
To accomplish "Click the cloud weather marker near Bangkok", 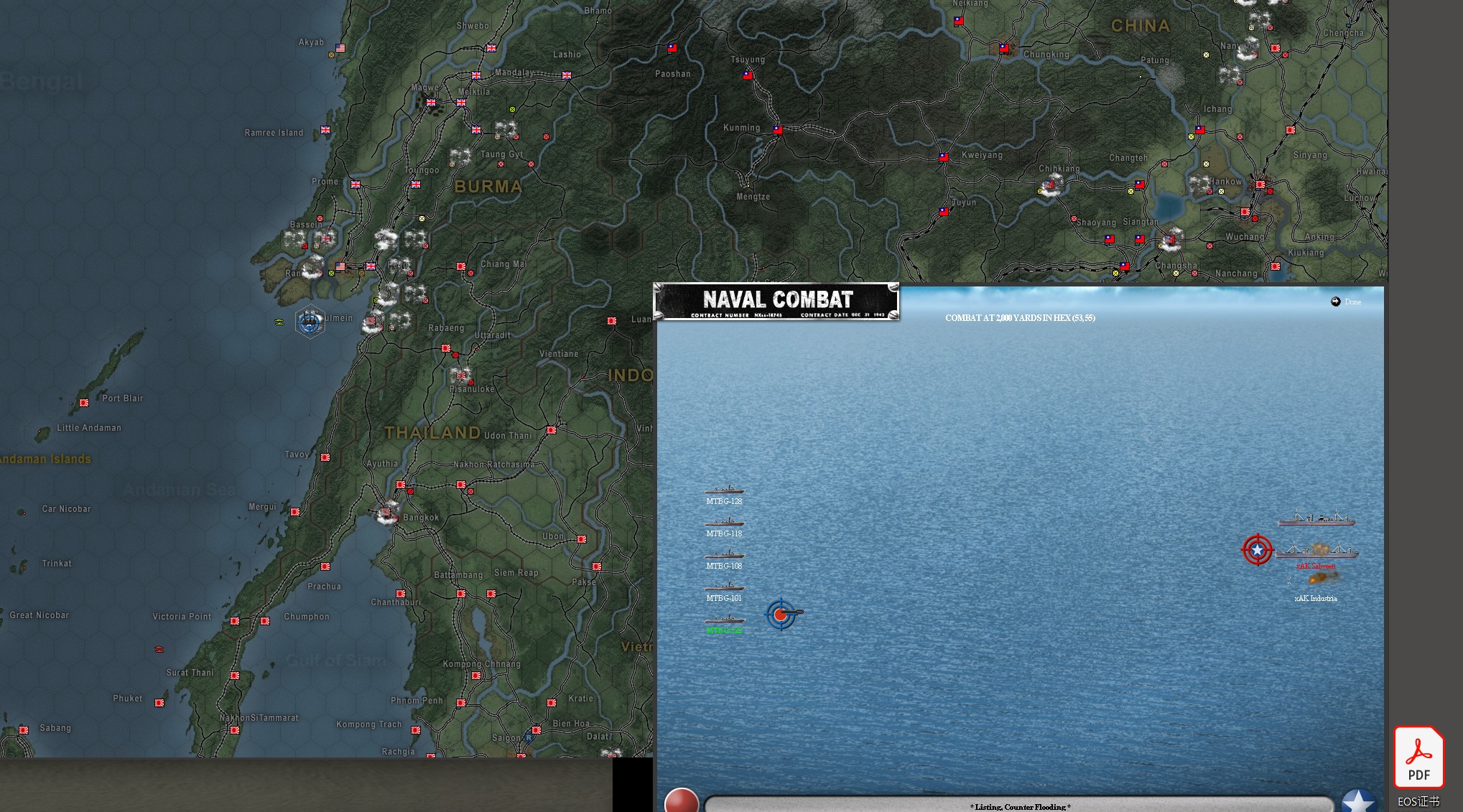I will [x=386, y=510].
